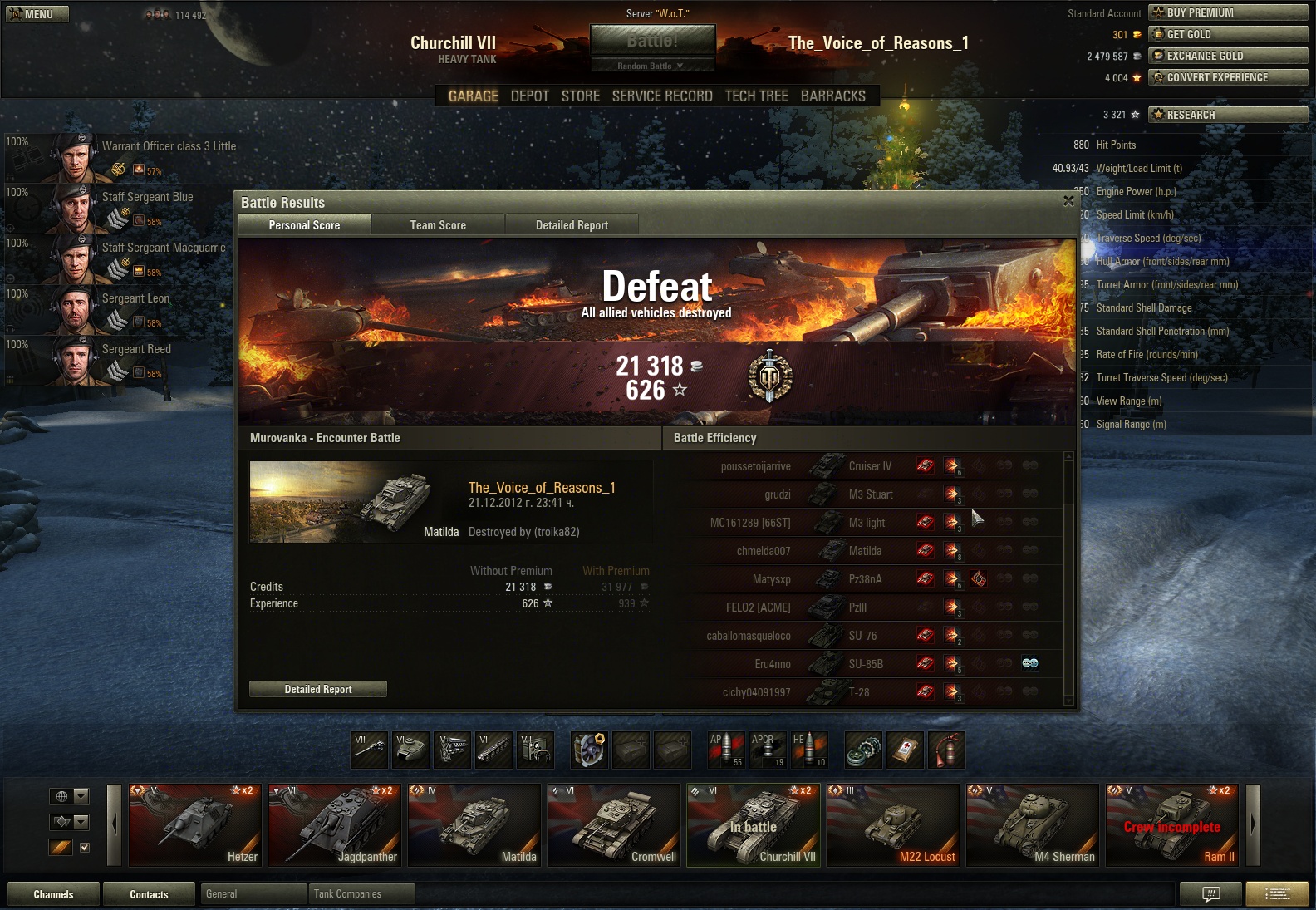This screenshot has width=1316, height=910.
Task: Open the main MENU button
Action: click(x=37, y=14)
